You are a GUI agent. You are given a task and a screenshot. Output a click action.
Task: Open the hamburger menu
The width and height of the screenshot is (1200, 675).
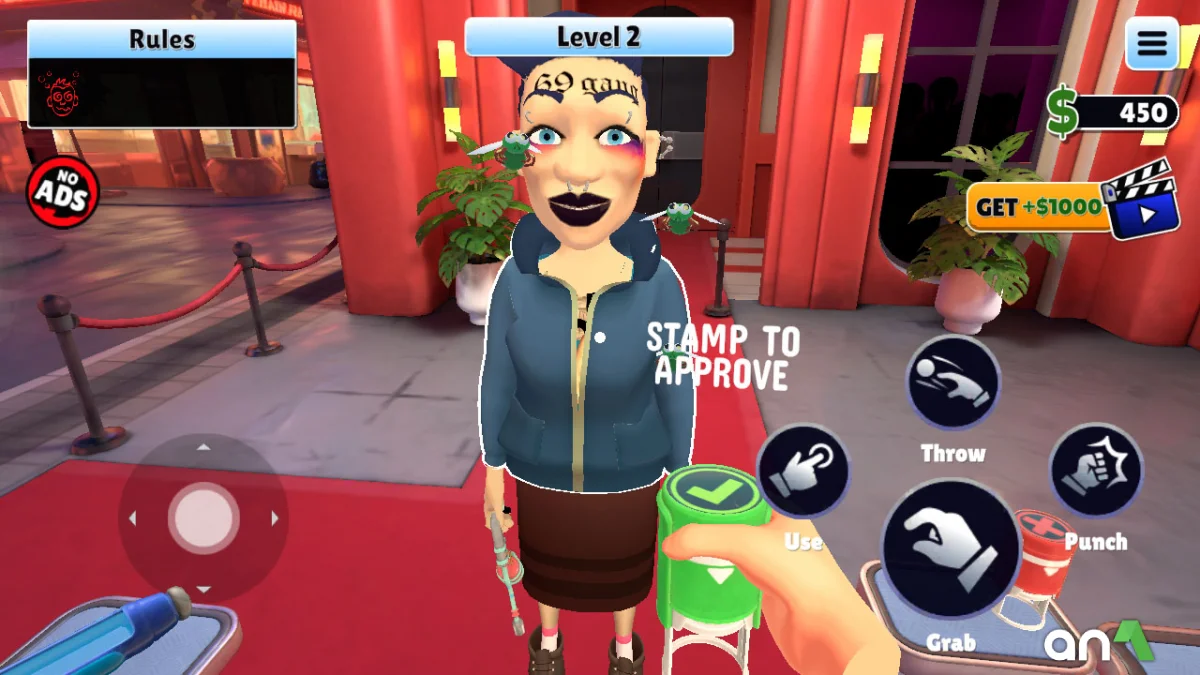[1151, 44]
